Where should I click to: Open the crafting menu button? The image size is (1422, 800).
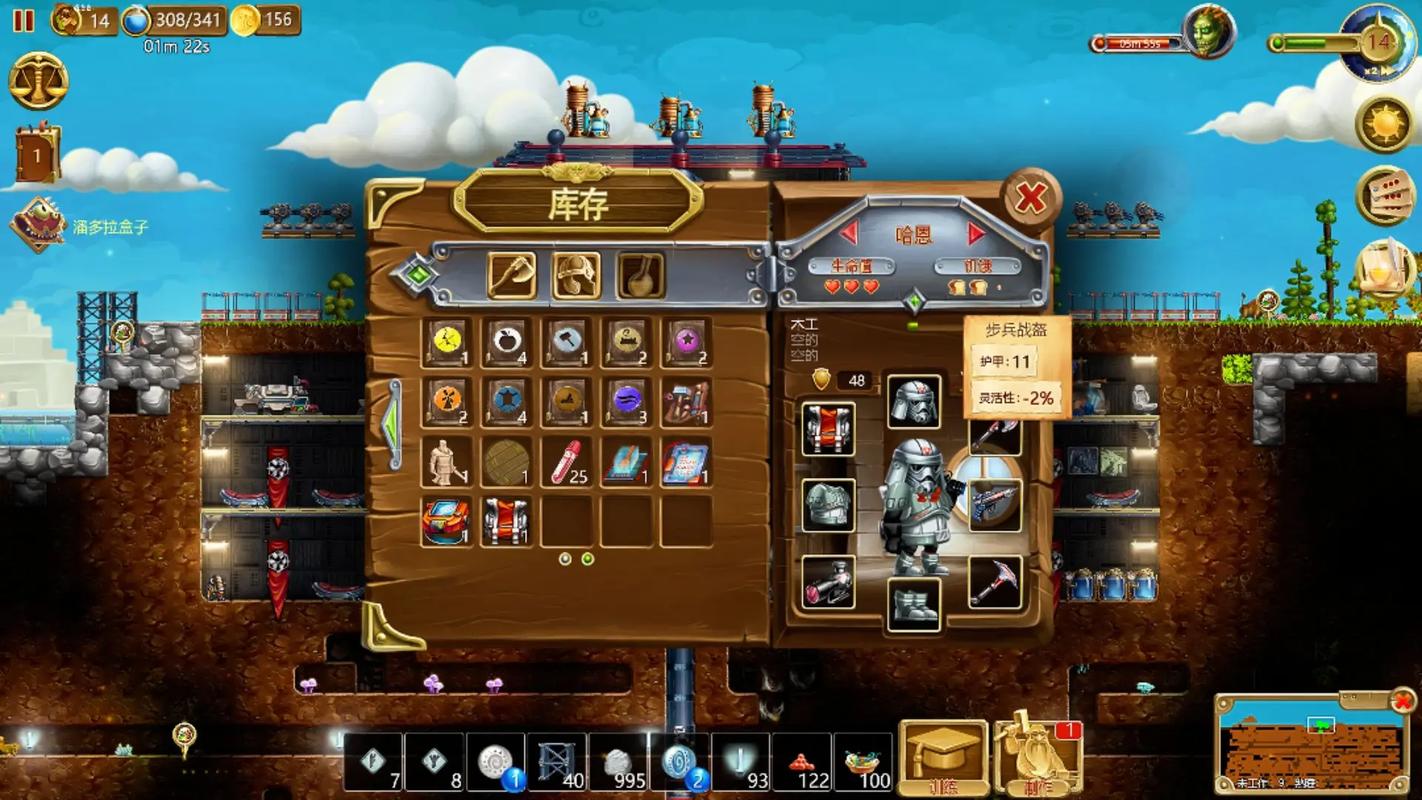click(1037, 756)
